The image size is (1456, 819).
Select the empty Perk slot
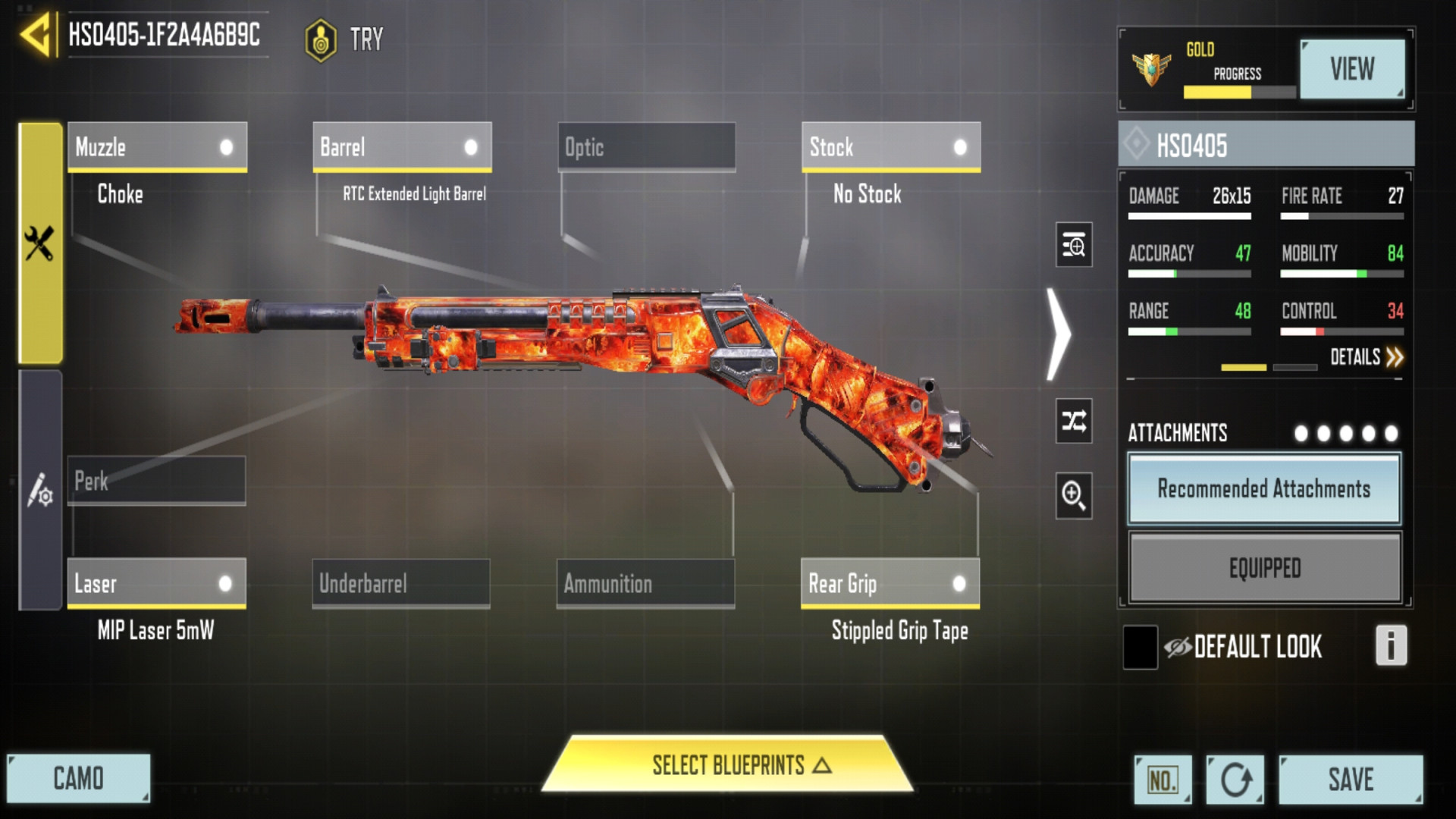[156, 480]
